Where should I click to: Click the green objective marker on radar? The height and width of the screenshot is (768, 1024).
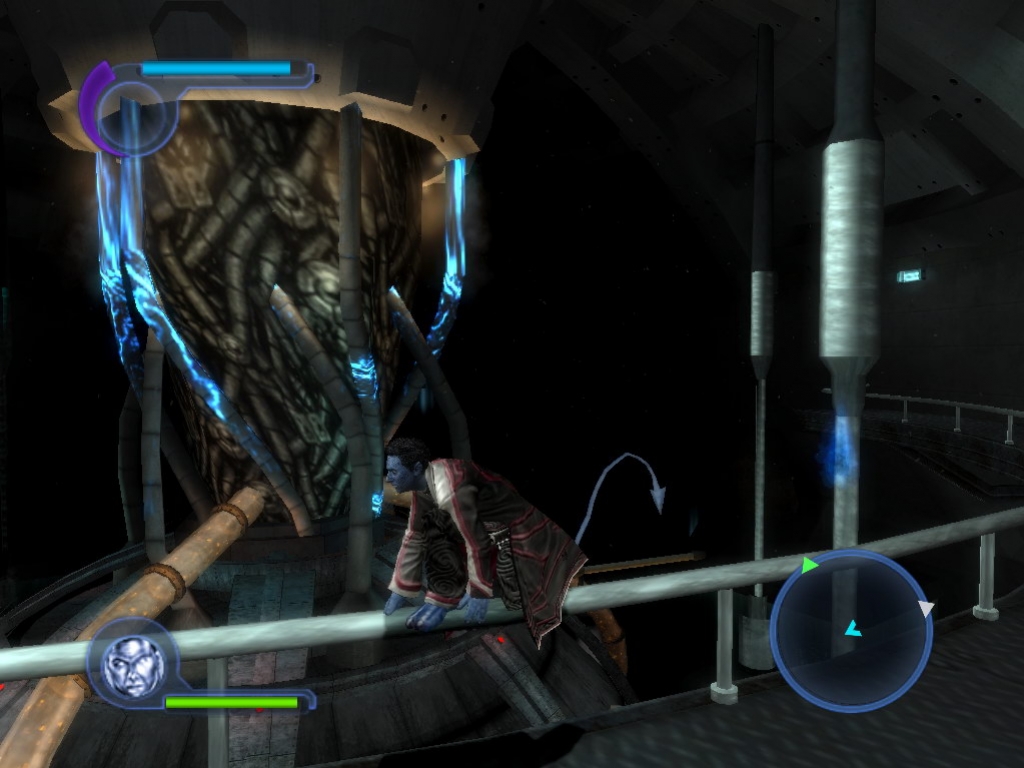[809, 565]
